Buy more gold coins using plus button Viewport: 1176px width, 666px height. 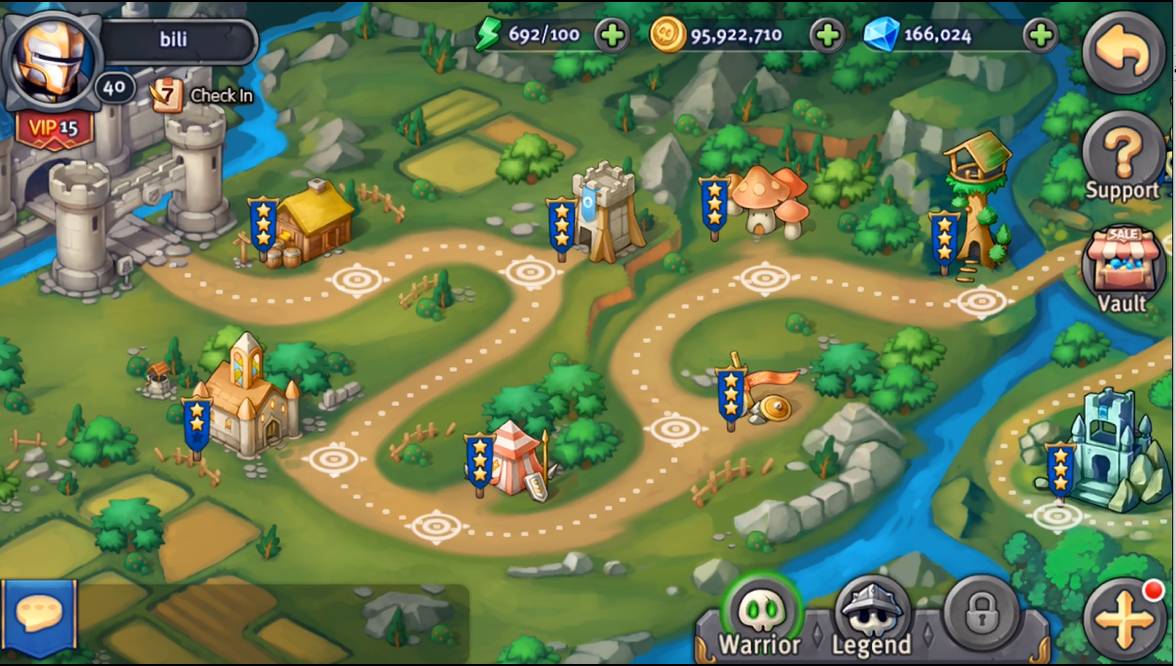827,36
